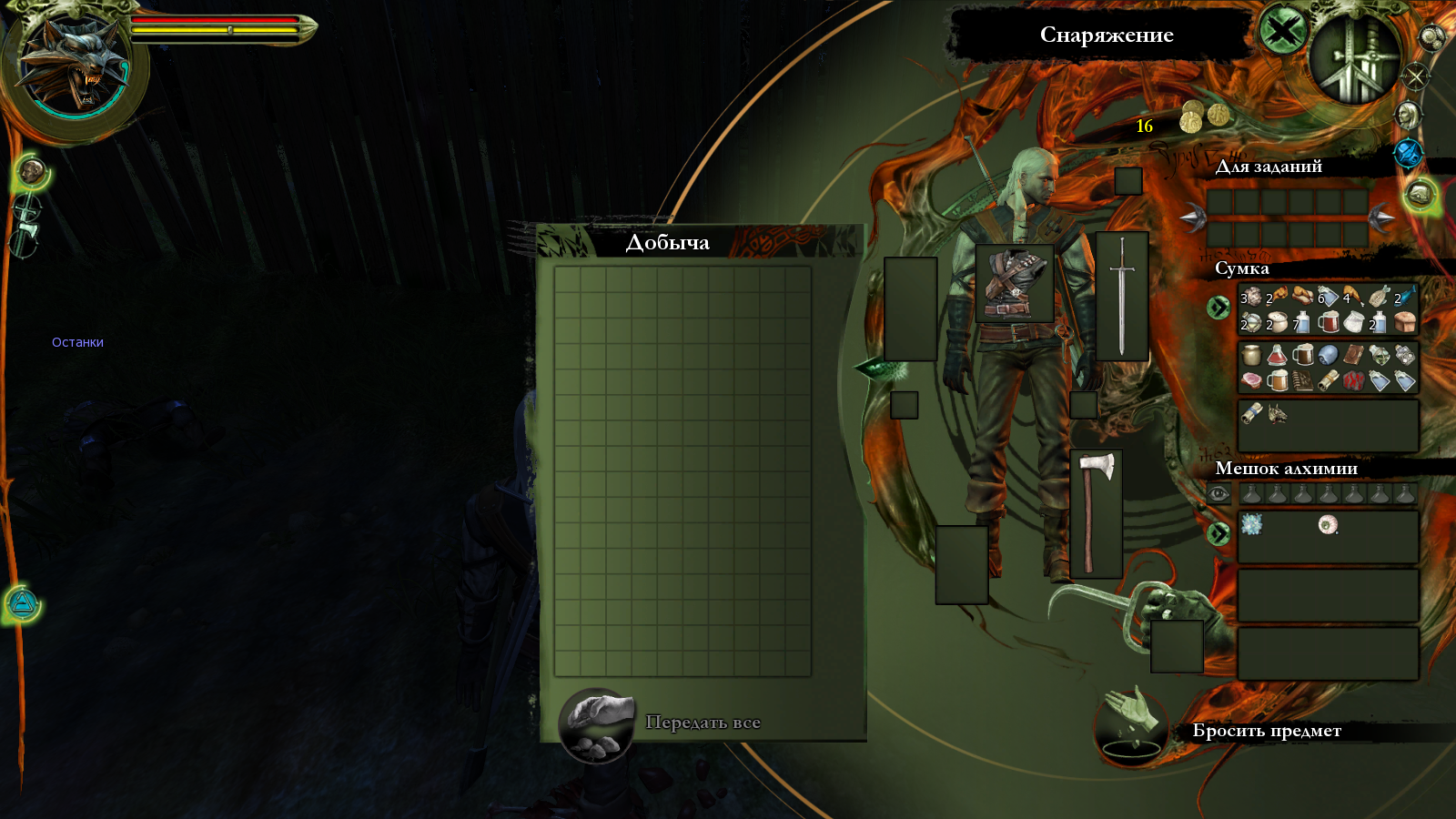The width and height of the screenshot is (1456, 819).
Task: Select the blue fish in the satchel
Action: (x=1406, y=297)
